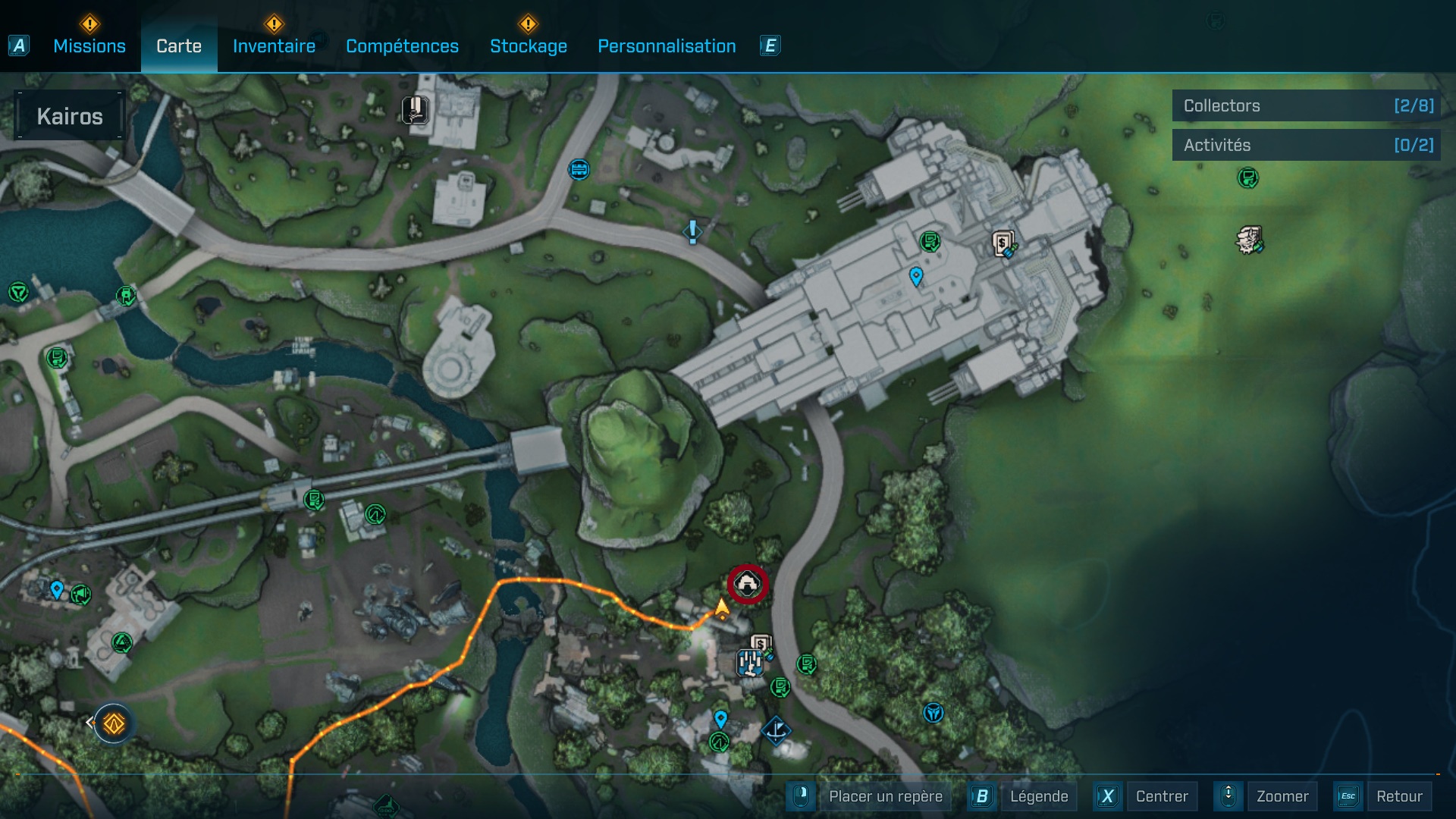The height and width of the screenshot is (819, 1456).
Task: Go to the Compétences tab
Action: [402, 46]
